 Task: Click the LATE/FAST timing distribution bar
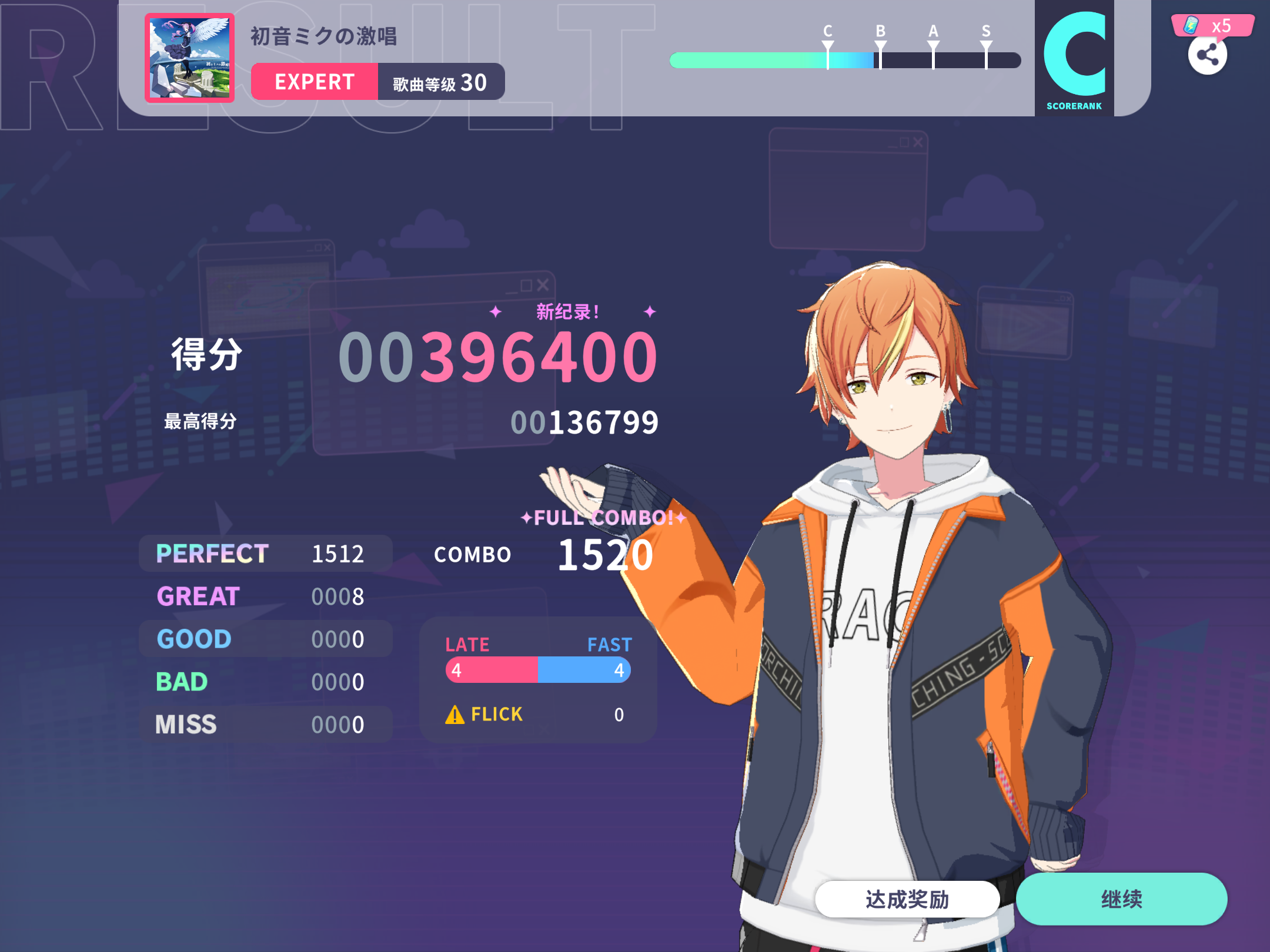(x=537, y=670)
